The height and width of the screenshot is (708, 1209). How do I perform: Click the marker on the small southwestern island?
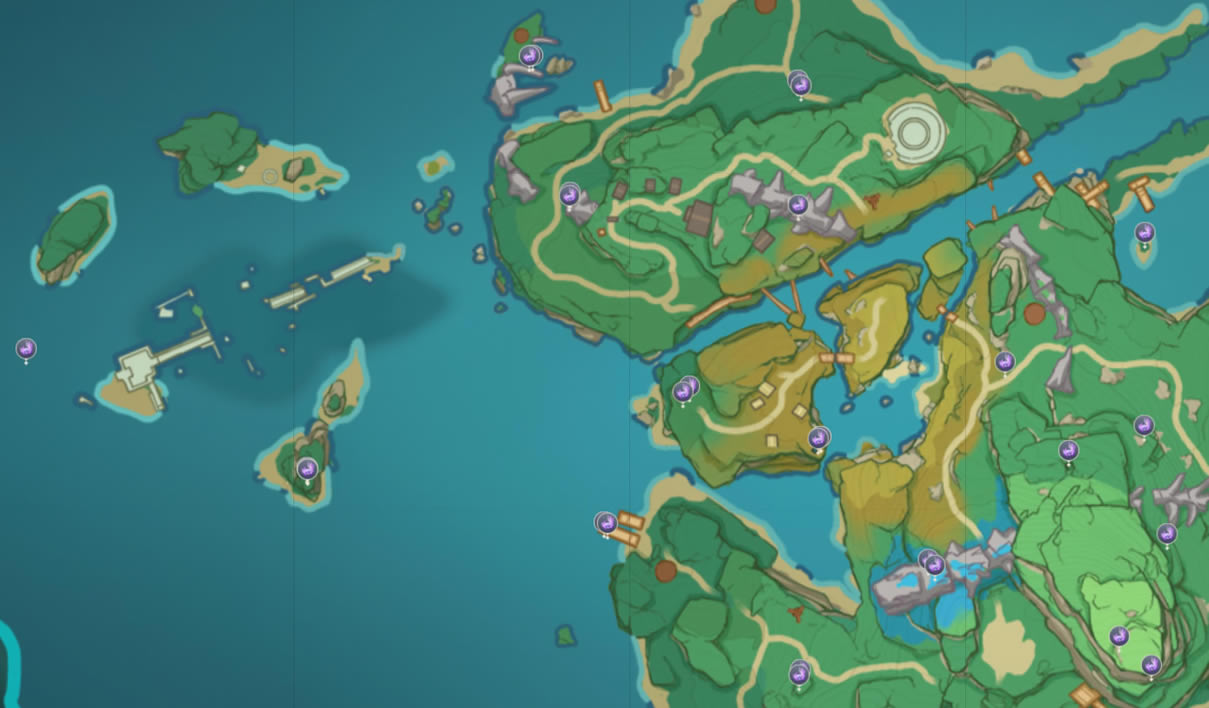[x=307, y=468]
